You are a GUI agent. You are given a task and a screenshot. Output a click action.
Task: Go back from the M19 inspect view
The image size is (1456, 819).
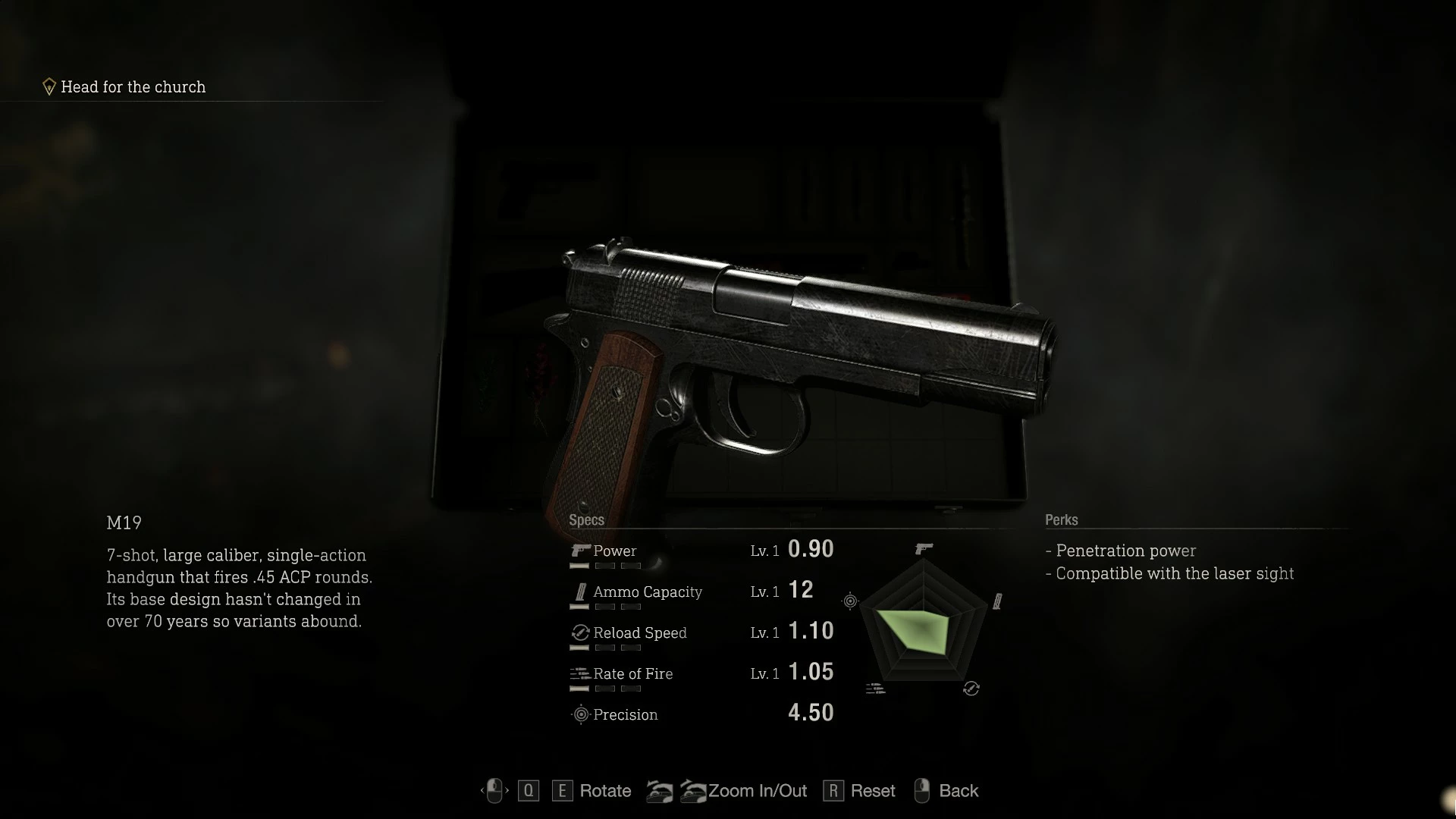click(x=958, y=791)
